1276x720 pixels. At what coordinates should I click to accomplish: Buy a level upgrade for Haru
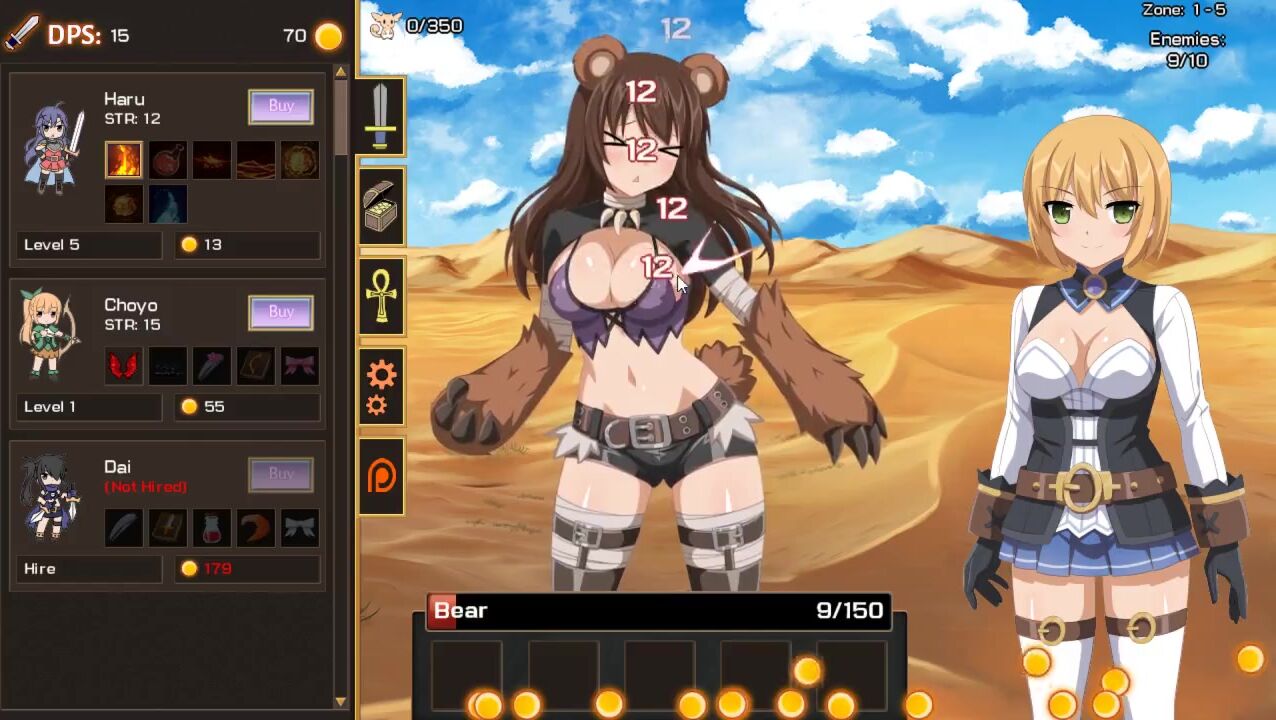coord(281,106)
